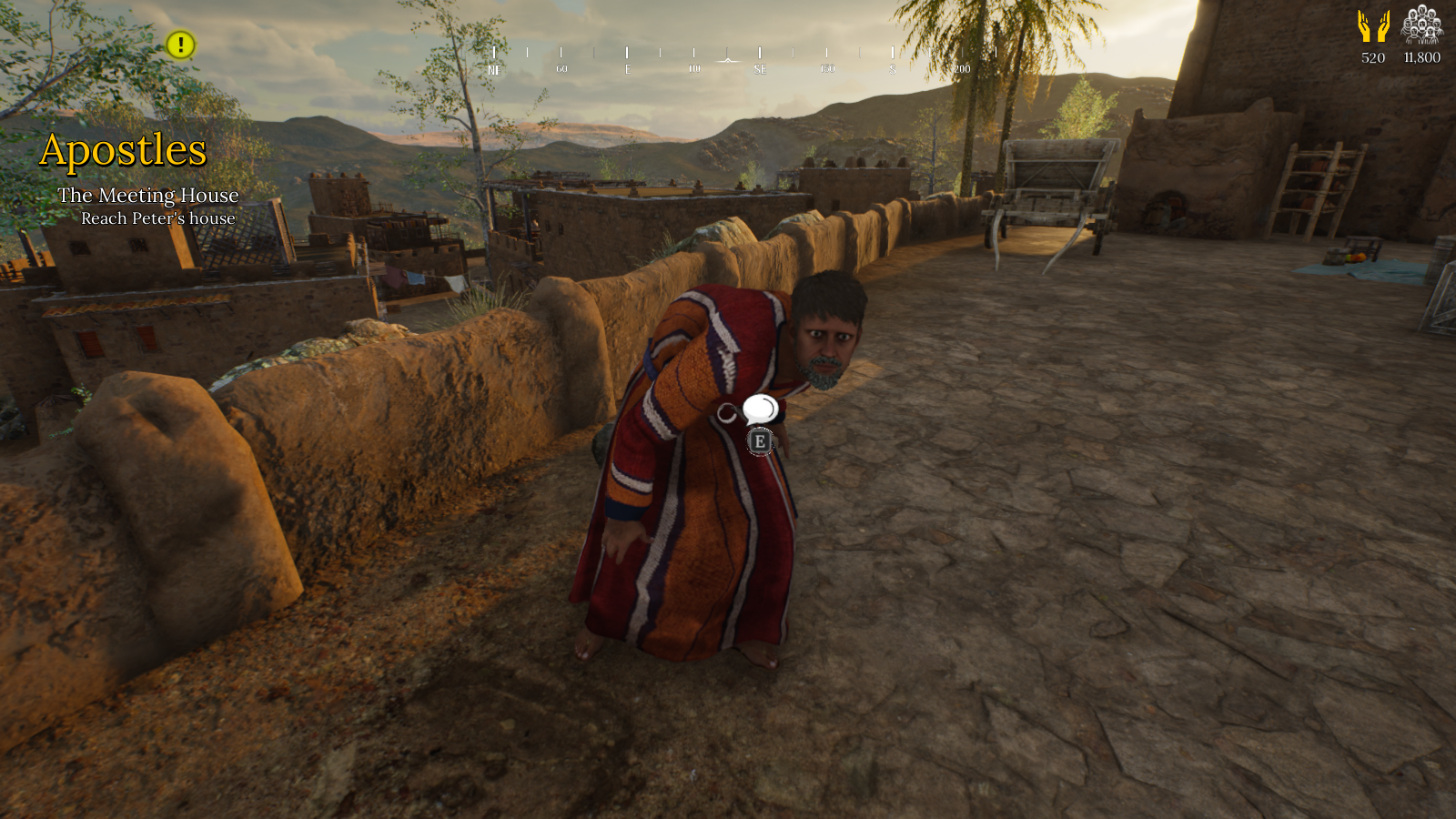Click the compass heading bar
This screenshot has width=1456, height=819.
pos(728,60)
